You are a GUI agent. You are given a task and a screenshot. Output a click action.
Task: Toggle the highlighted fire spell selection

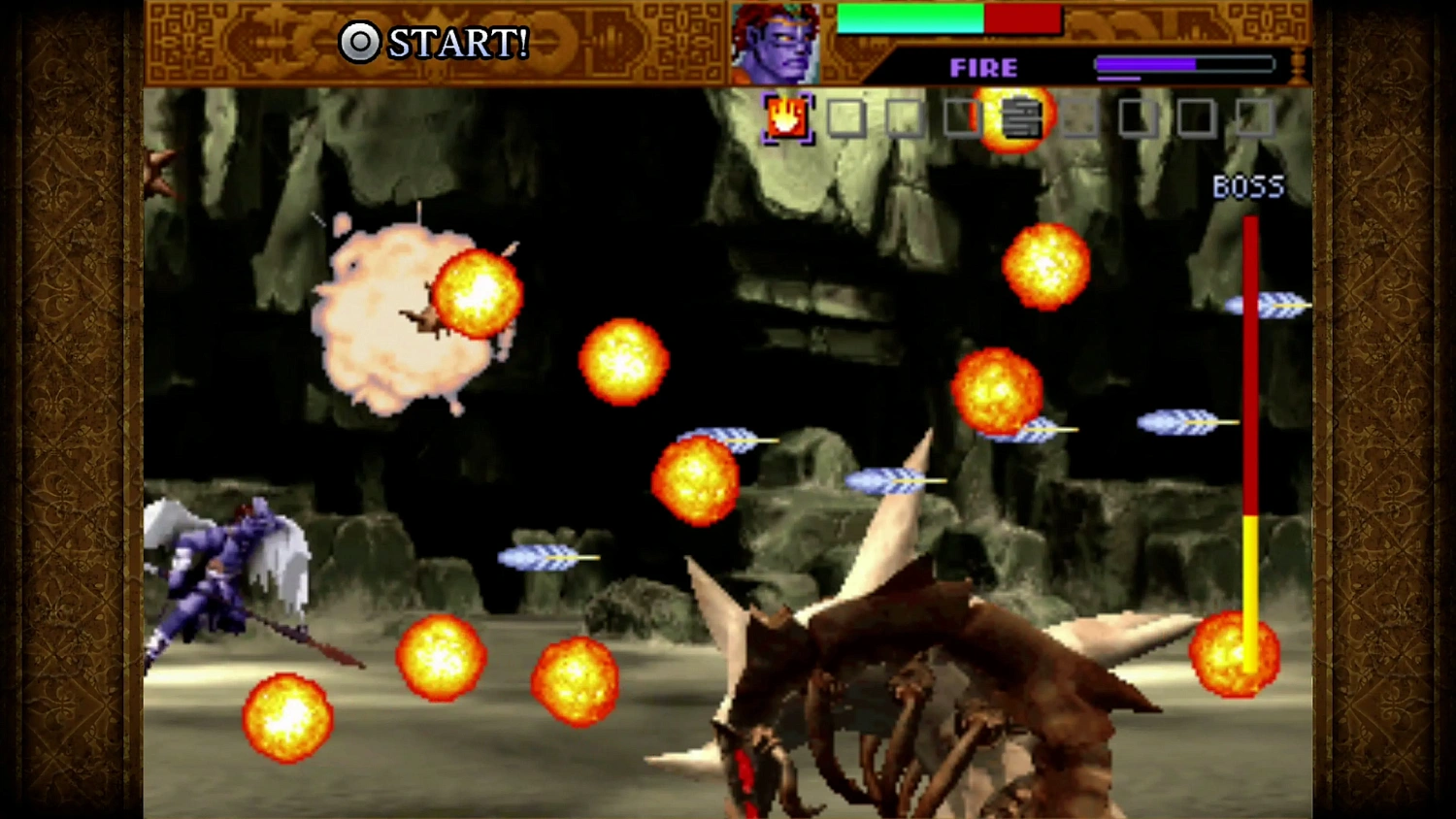click(786, 116)
